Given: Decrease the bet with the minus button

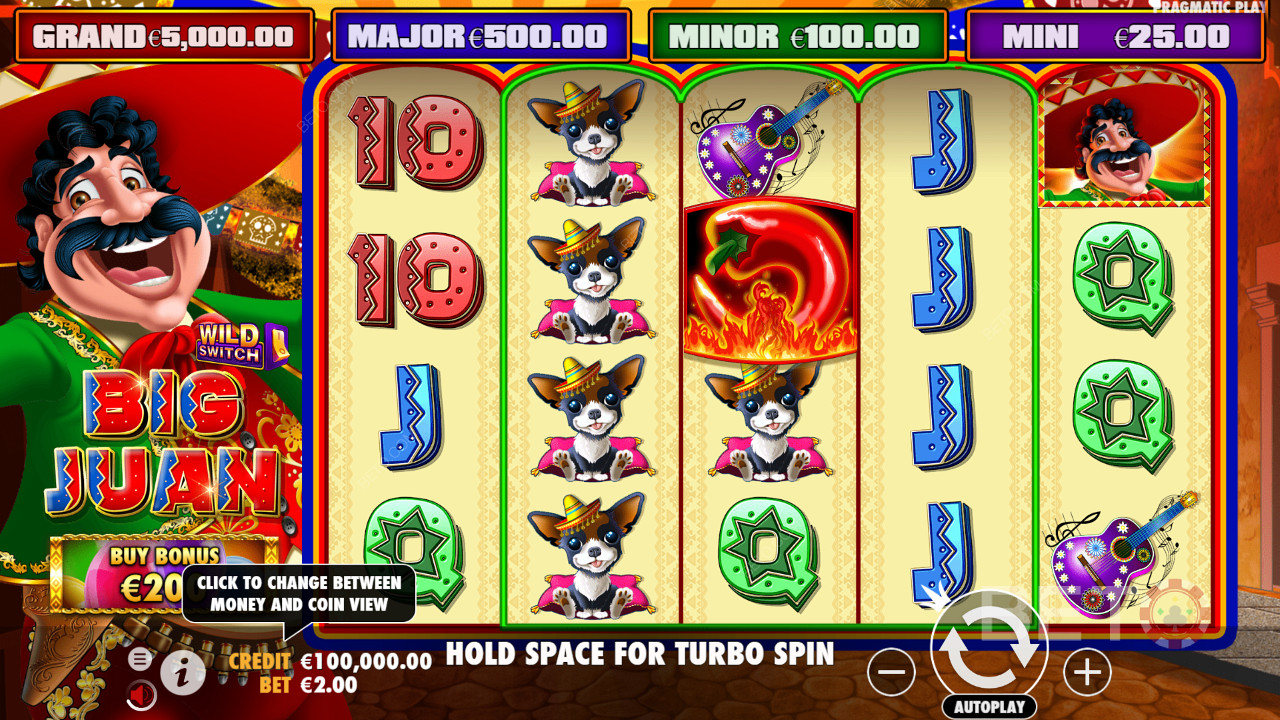Looking at the screenshot, I should (x=891, y=673).
